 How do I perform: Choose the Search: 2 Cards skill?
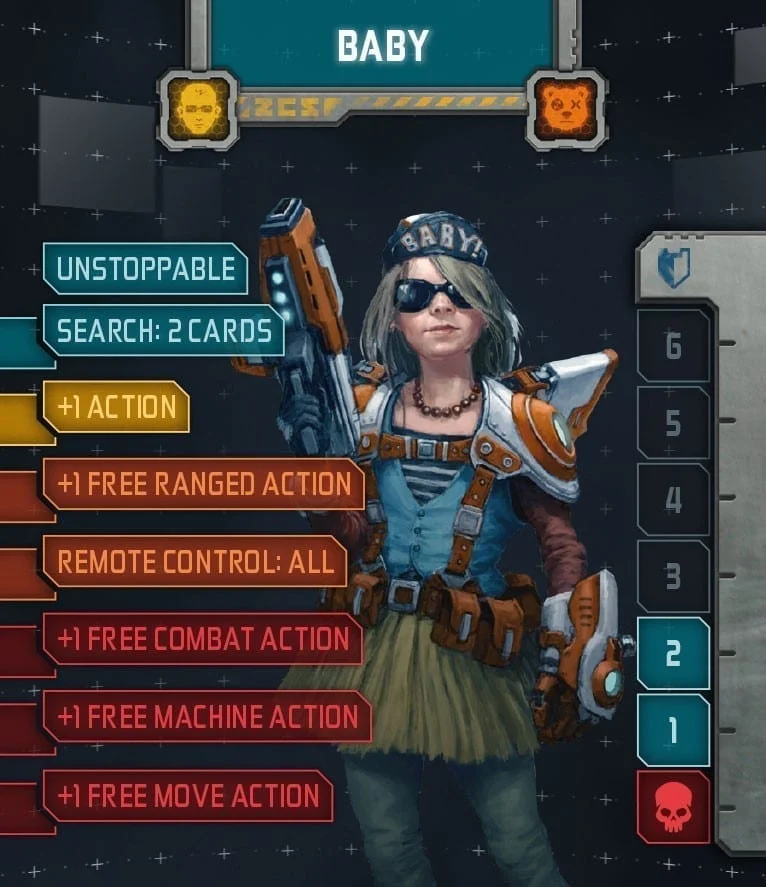[163, 331]
